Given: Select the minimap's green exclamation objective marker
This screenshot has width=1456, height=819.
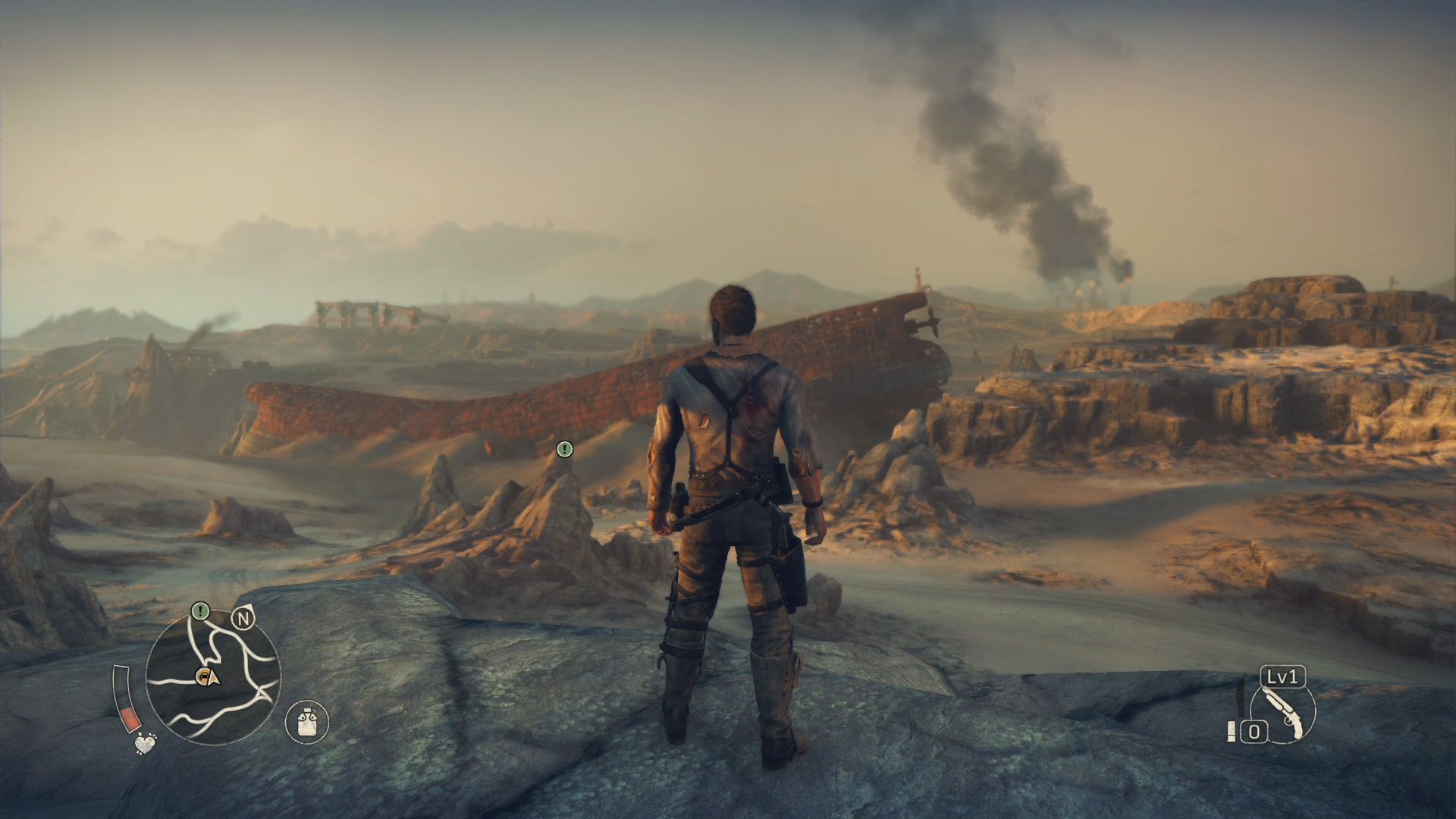Looking at the screenshot, I should coord(200,610).
